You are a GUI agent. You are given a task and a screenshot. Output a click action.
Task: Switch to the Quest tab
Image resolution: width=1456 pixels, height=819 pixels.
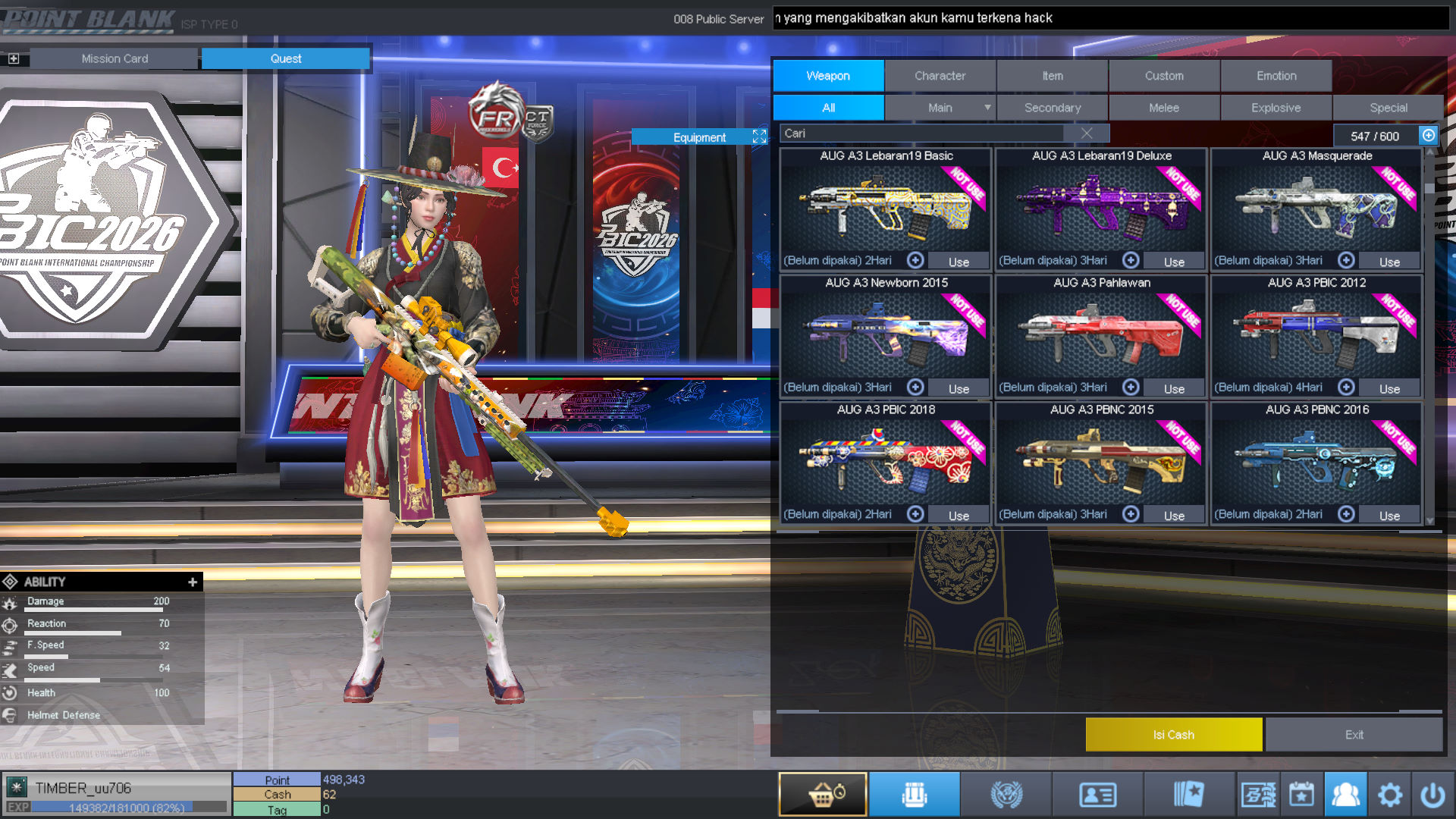point(285,58)
